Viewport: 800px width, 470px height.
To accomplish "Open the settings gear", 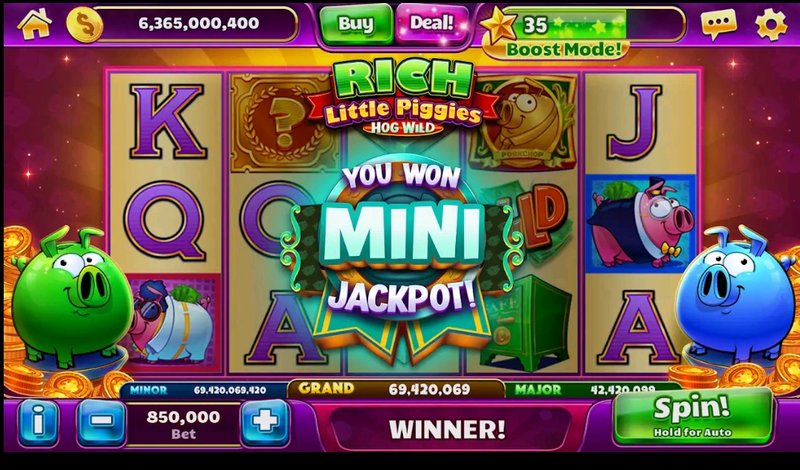I will pos(770,23).
